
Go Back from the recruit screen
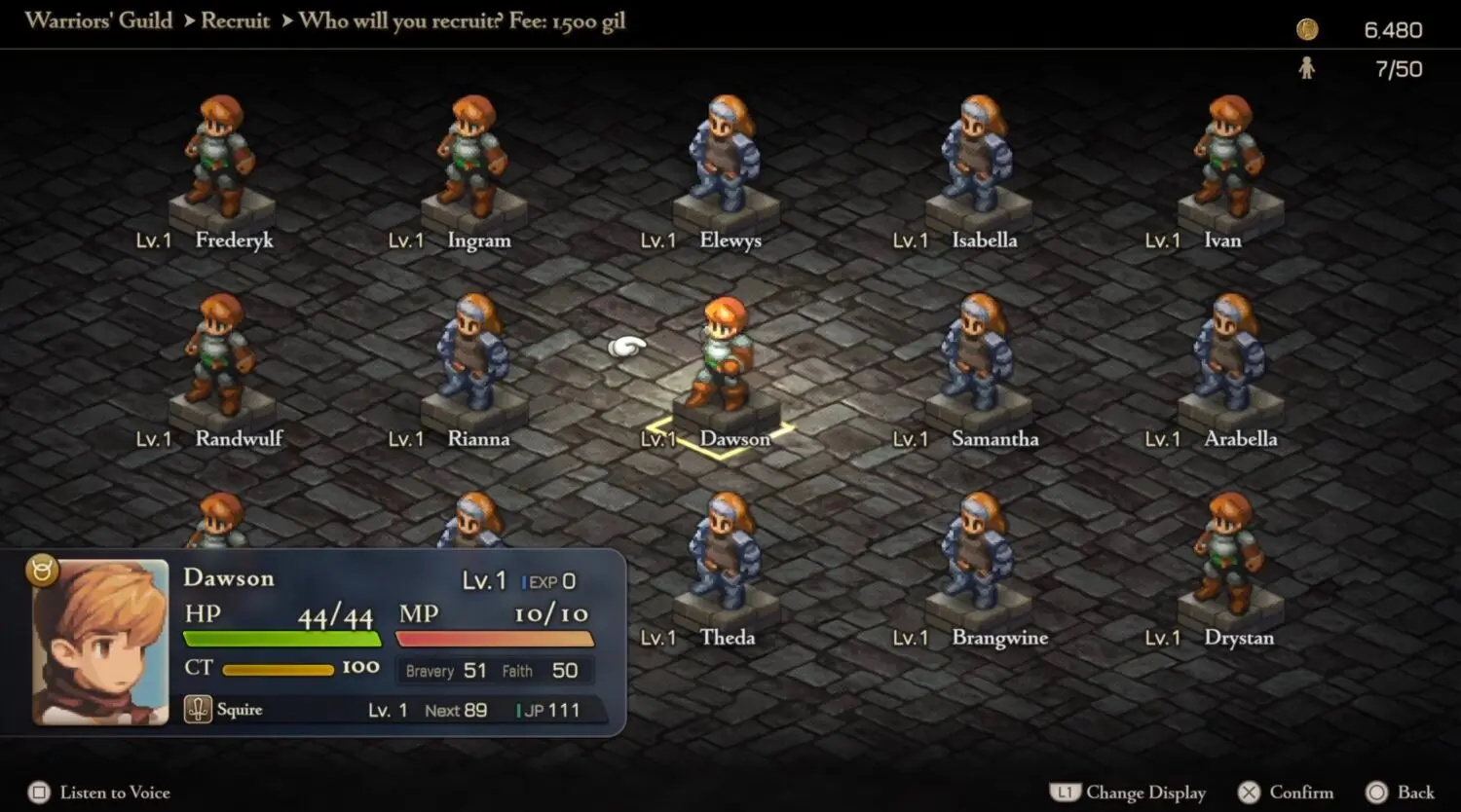click(x=1401, y=793)
